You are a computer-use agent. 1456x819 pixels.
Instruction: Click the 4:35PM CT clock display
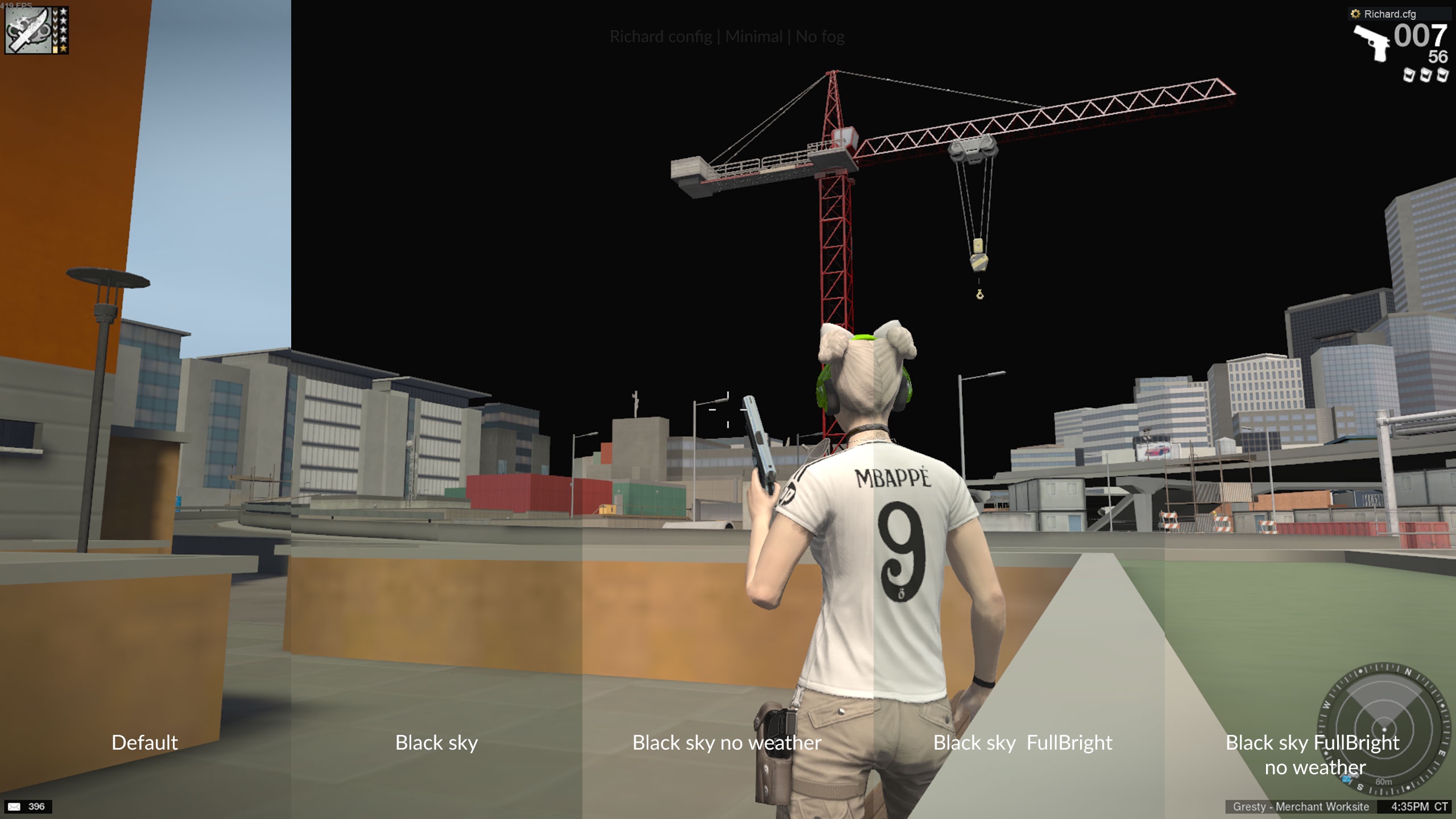tap(1409, 806)
